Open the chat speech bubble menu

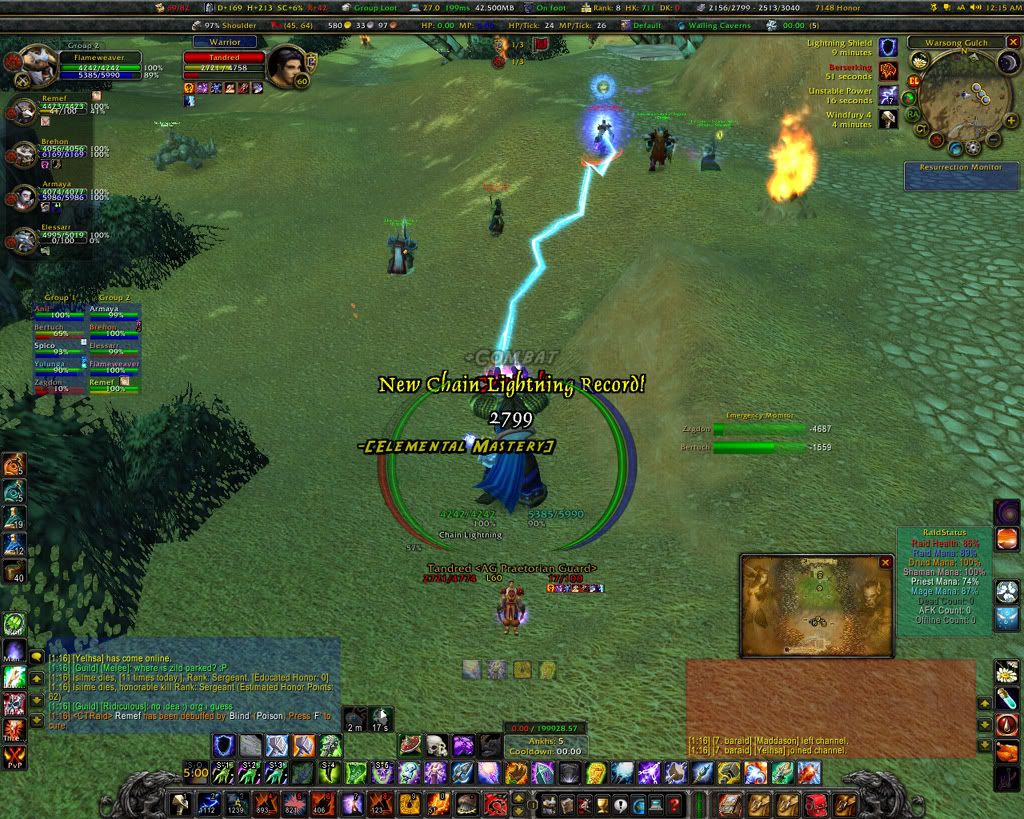coord(37,657)
